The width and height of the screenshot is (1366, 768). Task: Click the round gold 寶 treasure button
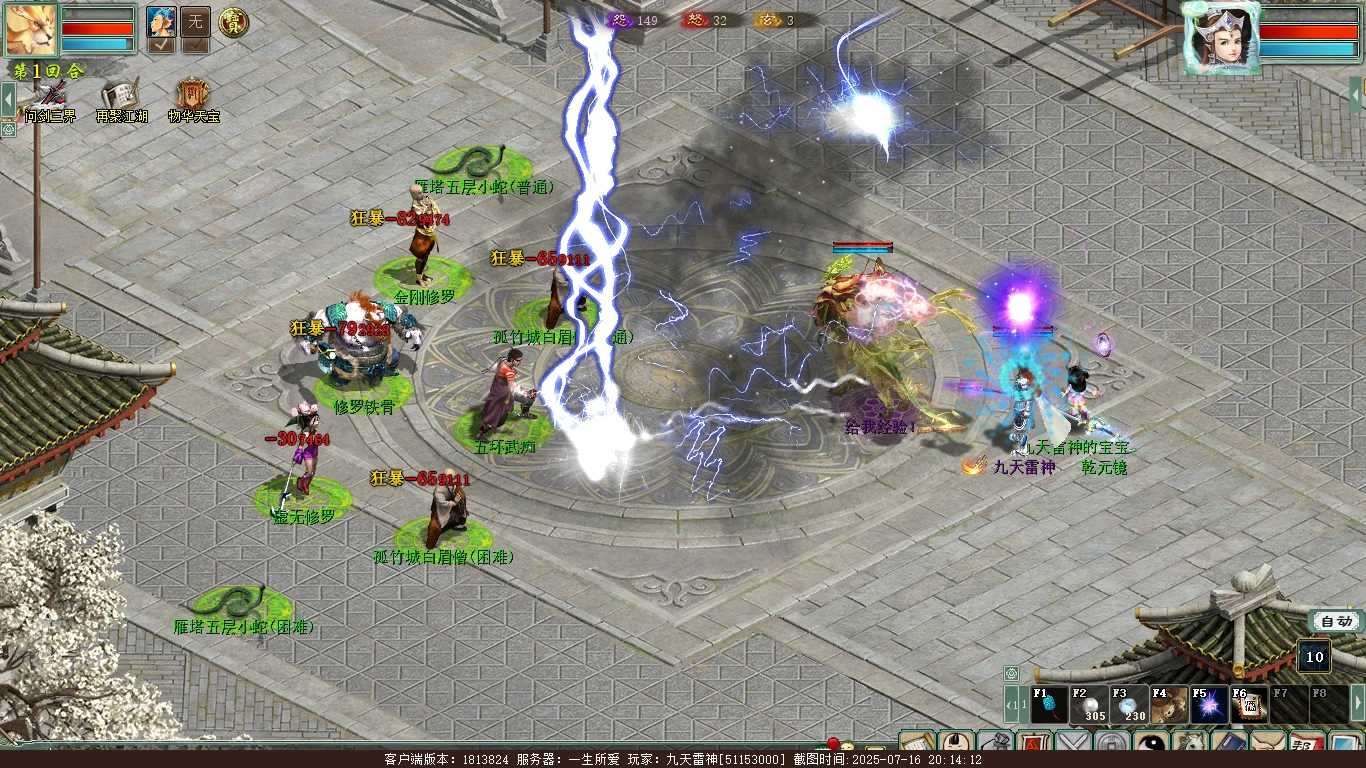point(233,21)
